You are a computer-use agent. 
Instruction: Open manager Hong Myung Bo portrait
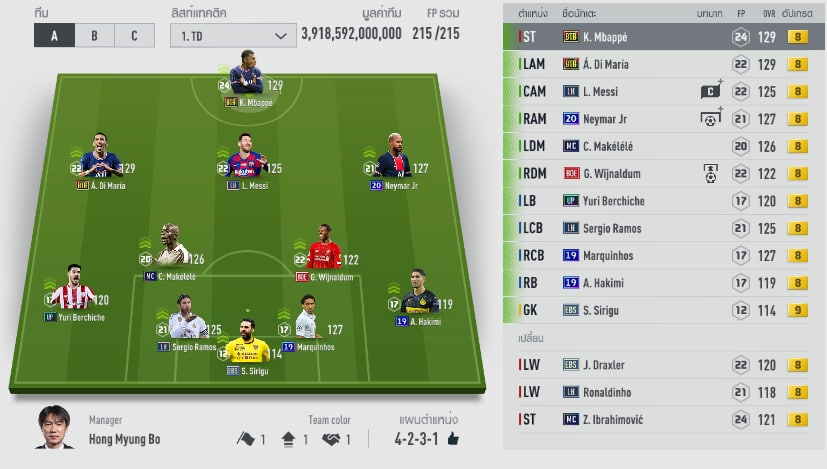pyautogui.click(x=55, y=428)
